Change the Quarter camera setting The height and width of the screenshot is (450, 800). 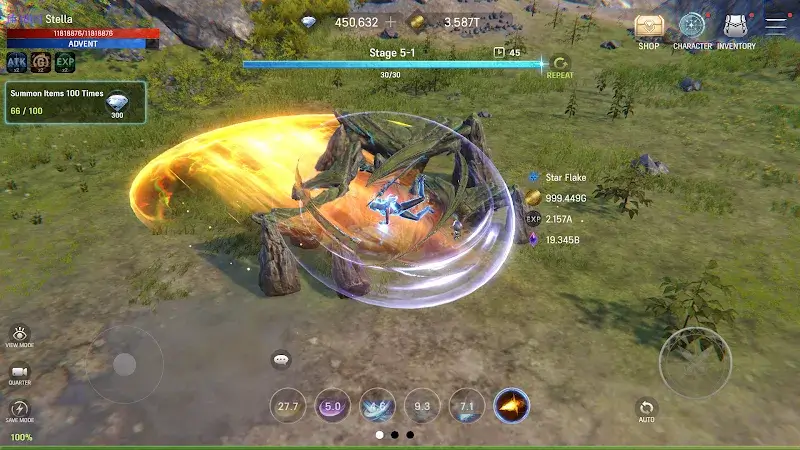click(20, 372)
